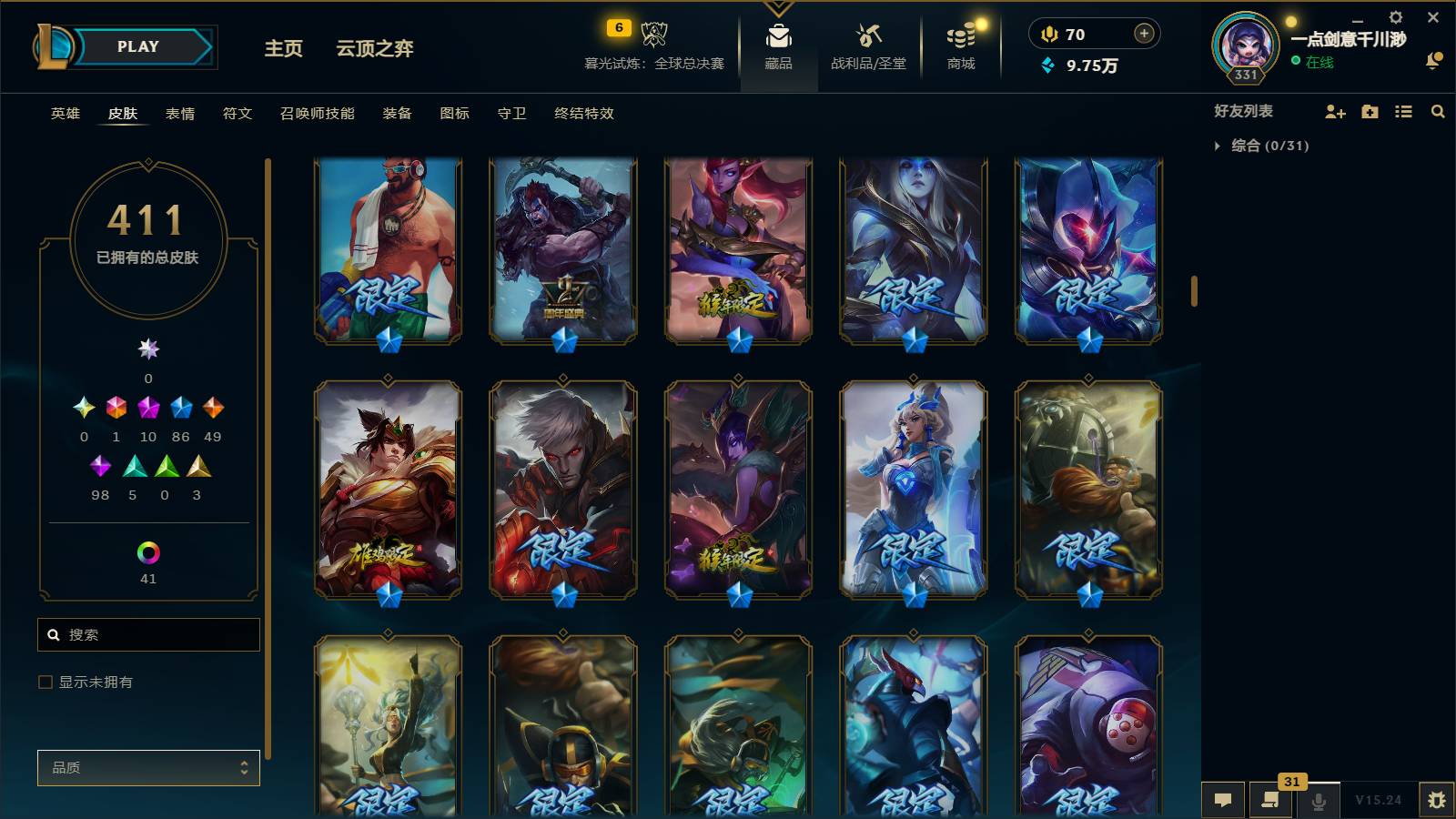
Task: Open the friend list search icon
Action: (x=1438, y=111)
